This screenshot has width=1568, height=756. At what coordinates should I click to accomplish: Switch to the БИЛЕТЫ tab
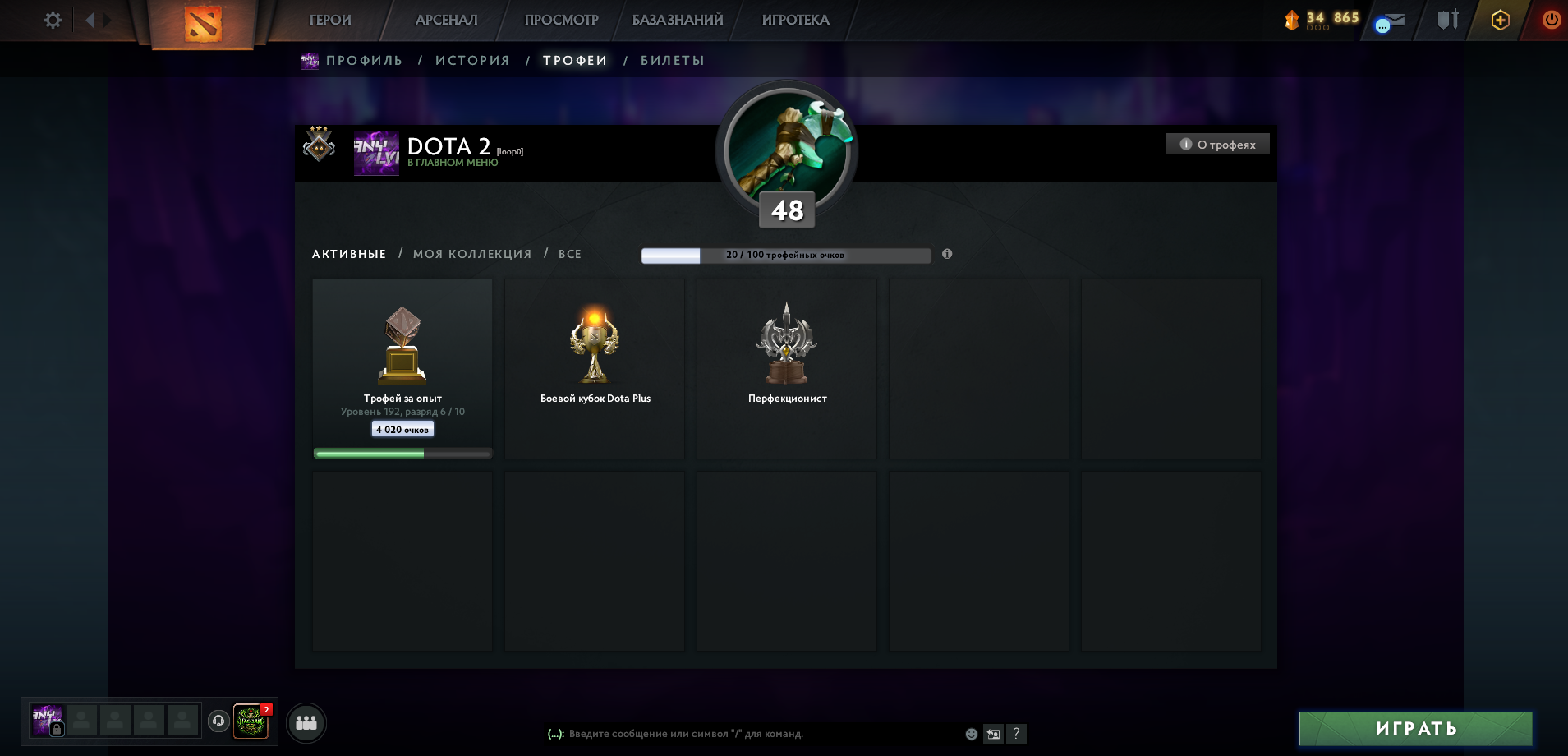pyautogui.click(x=673, y=60)
